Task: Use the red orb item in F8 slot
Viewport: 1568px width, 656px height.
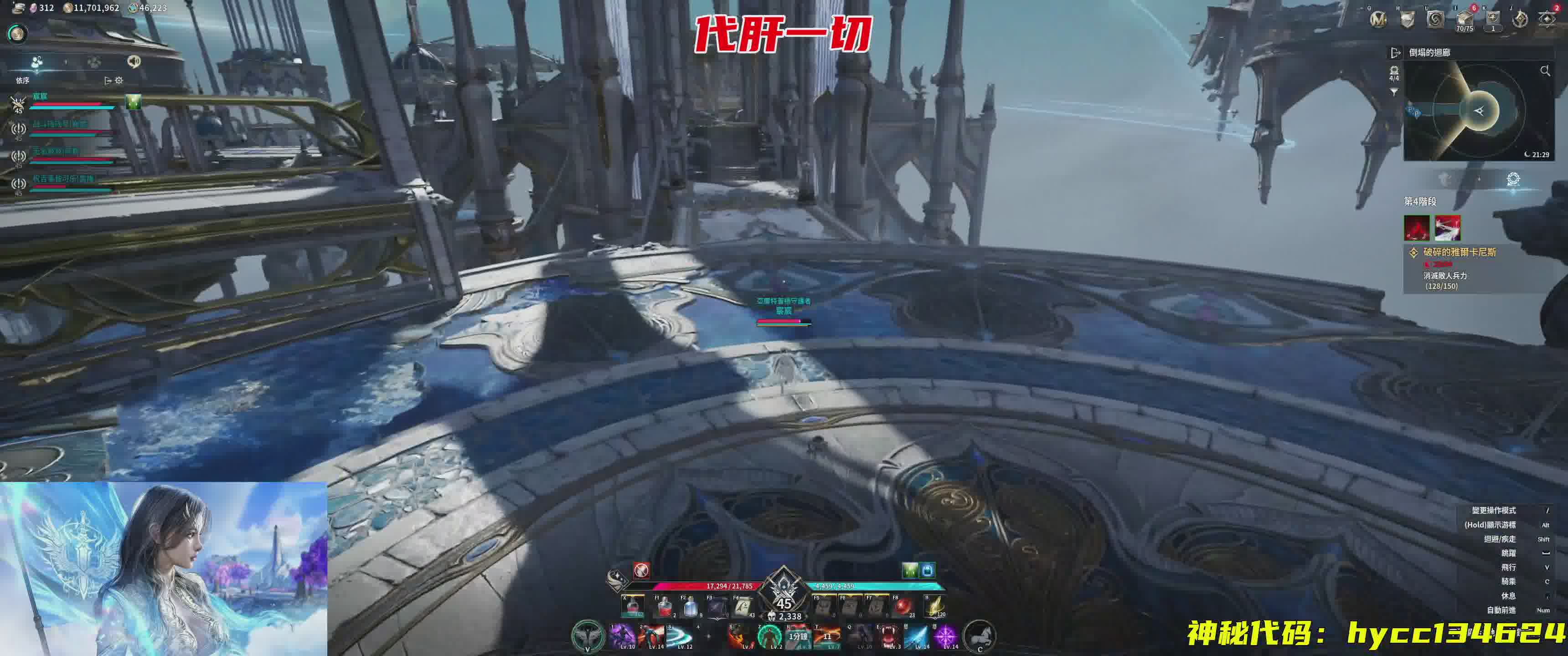Action: (903, 606)
